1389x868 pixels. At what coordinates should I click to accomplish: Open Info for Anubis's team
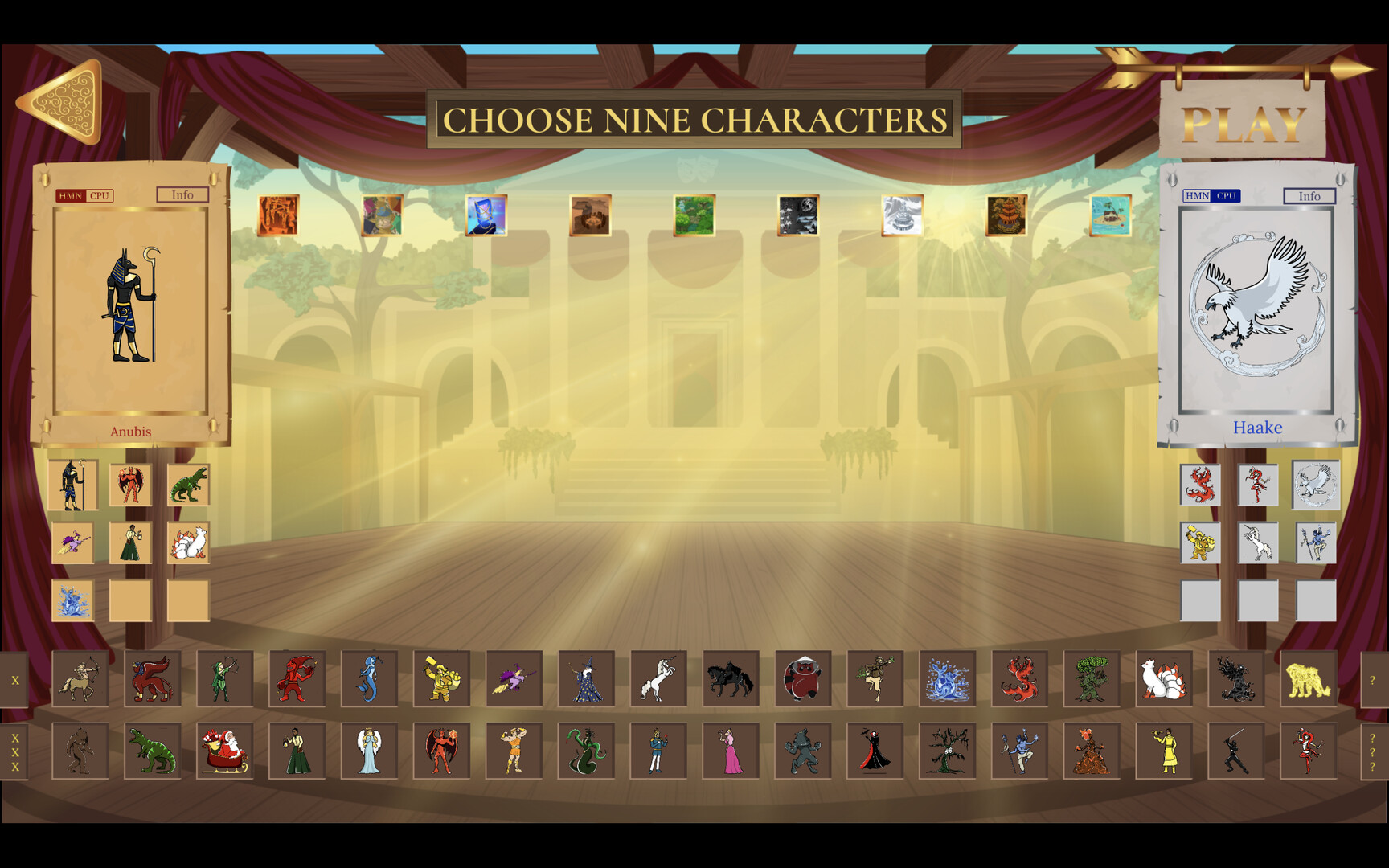click(x=182, y=194)
